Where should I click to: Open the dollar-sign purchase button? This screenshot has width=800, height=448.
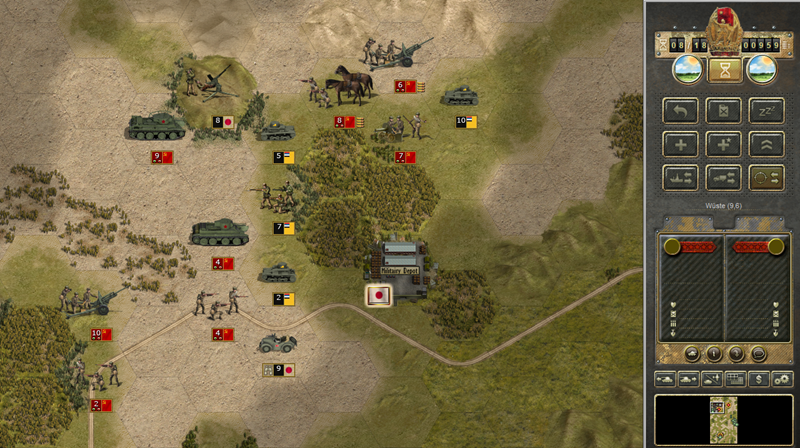pos(759,379)
